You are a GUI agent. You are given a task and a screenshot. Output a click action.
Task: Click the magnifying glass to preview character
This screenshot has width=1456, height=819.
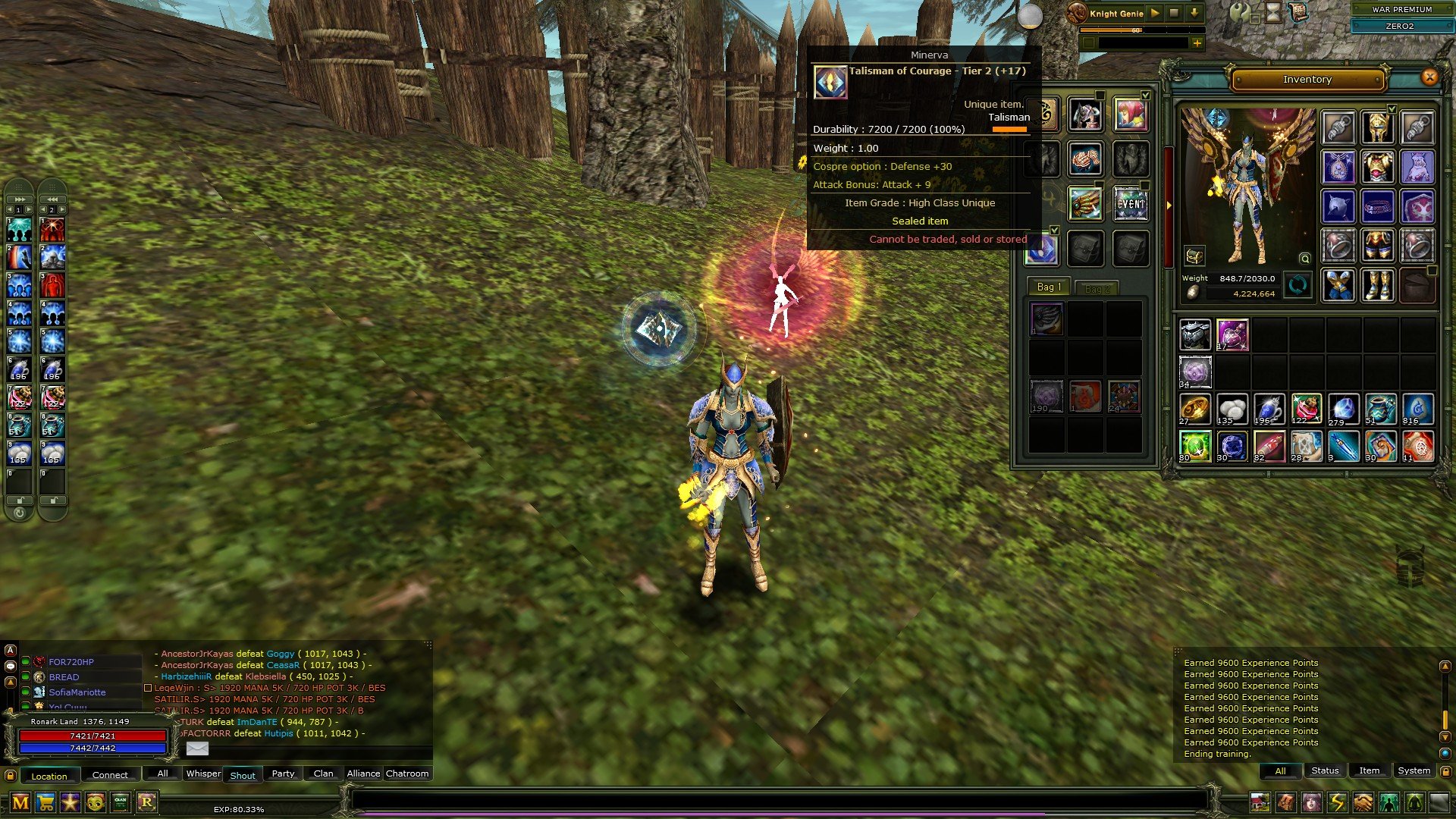(x=1304, y=259)
